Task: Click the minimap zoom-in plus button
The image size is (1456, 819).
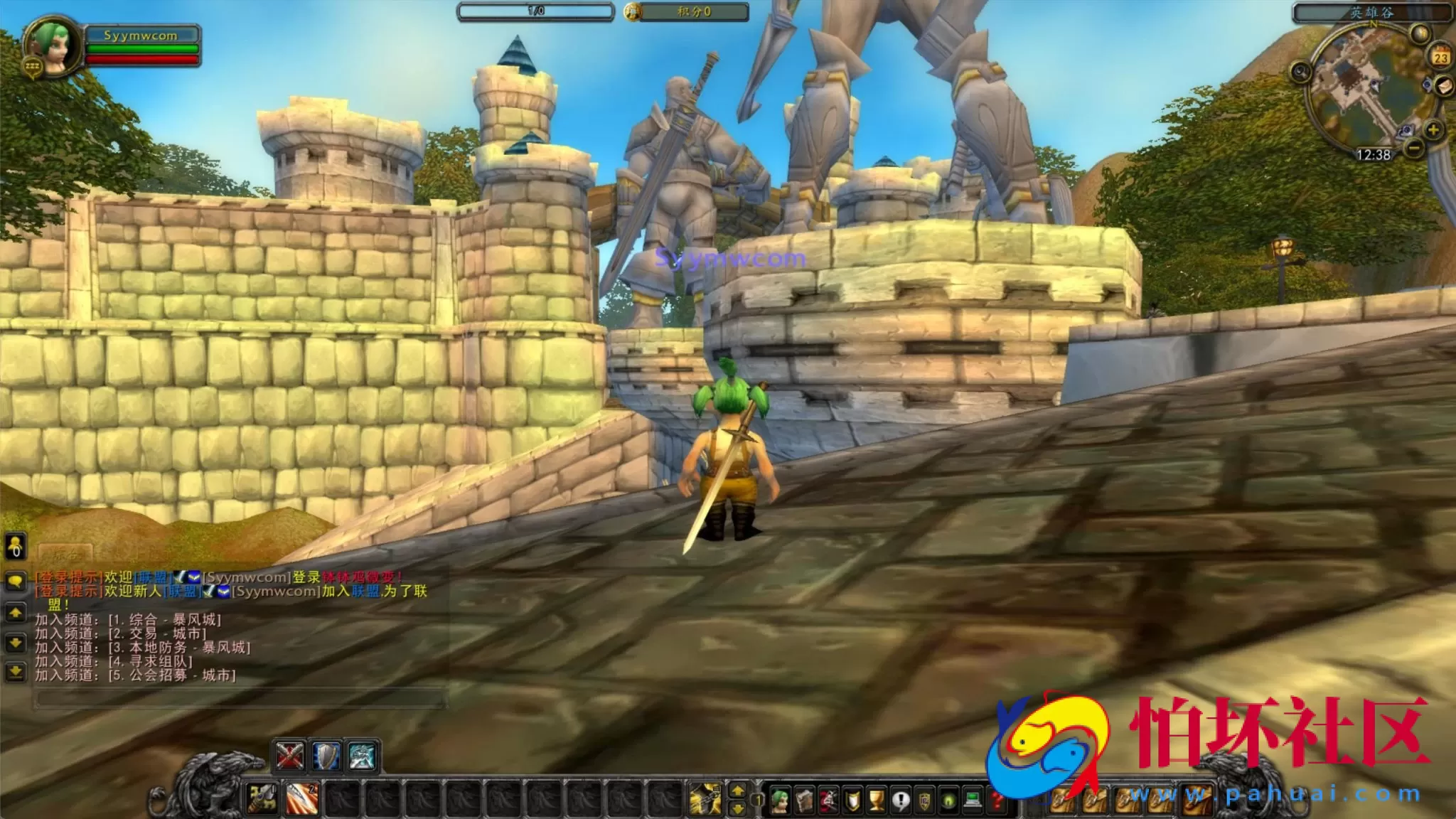Action: click(1435, 132)
